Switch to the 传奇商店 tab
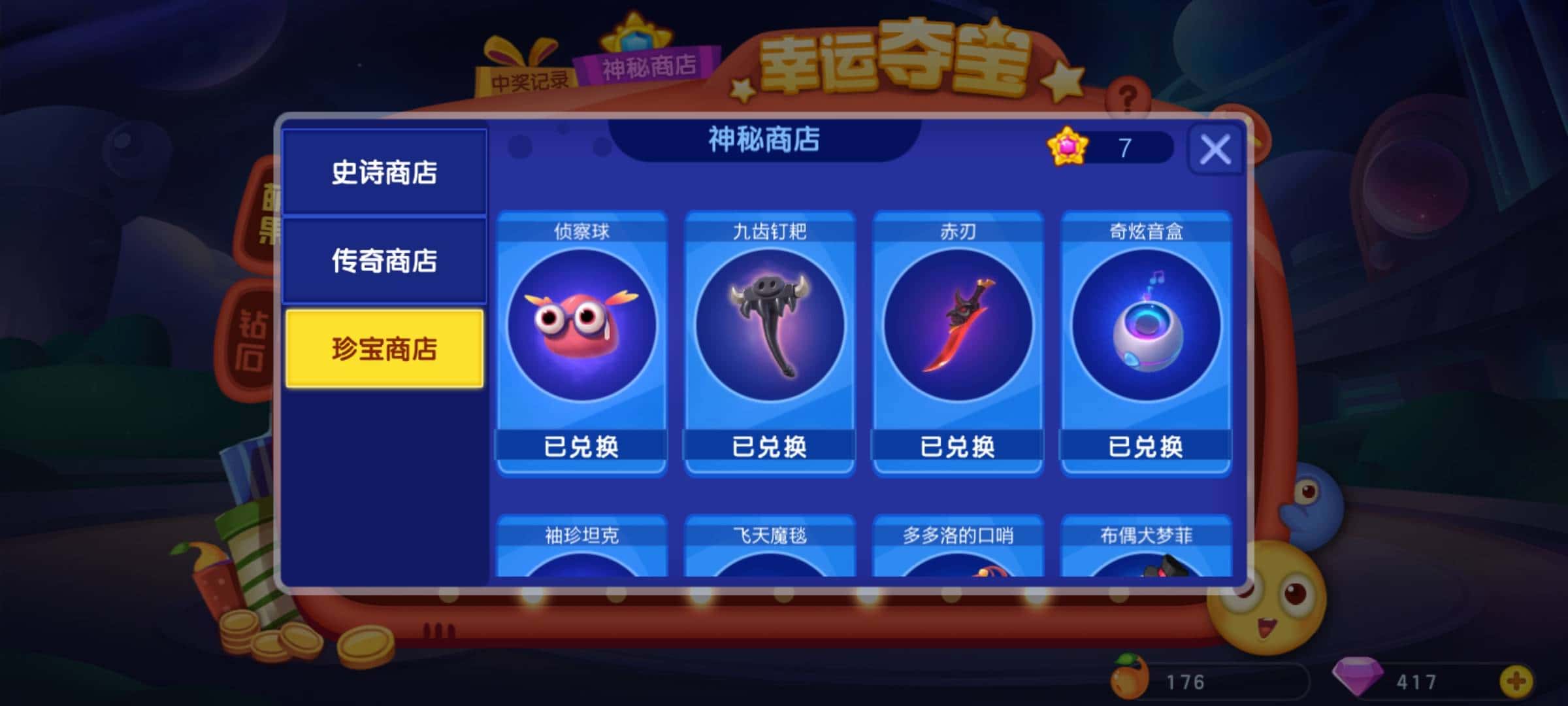The height and width of the screenshot is (706, 1568). click(385, 261)
